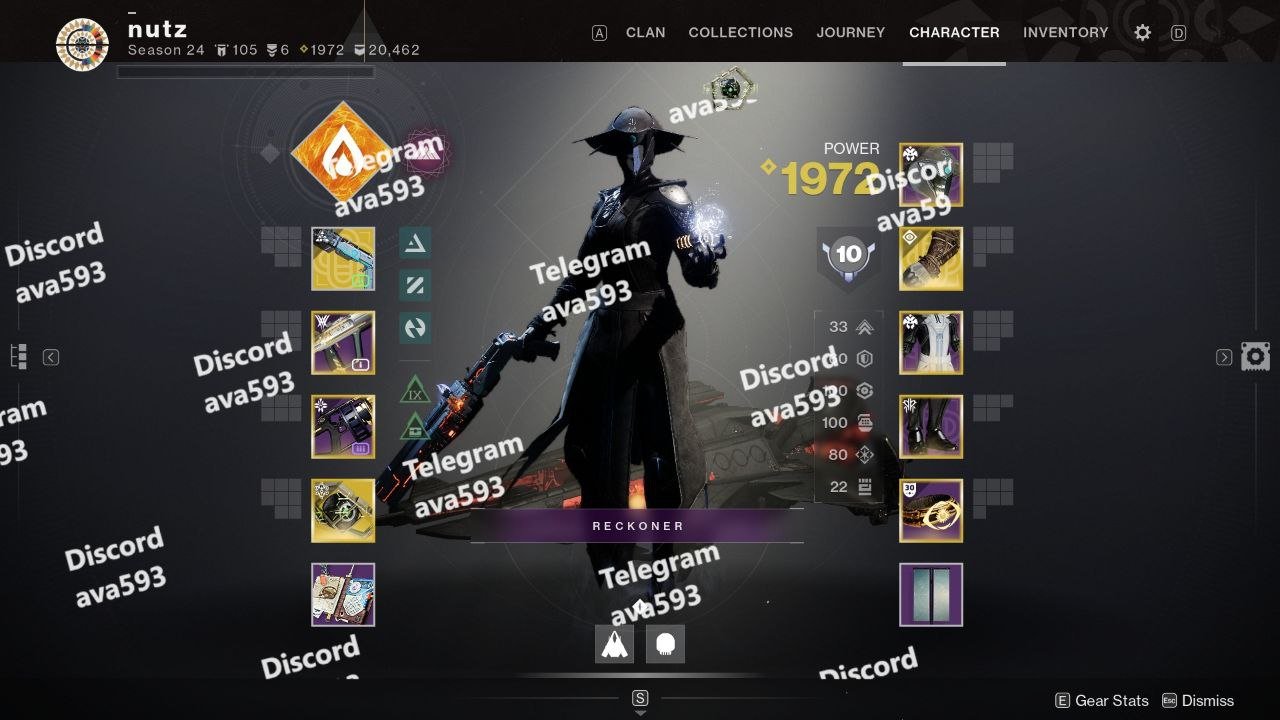Open the emblem slot with collage artwork
Screen dimensions: 1280x720
click(x=343, y=595)
